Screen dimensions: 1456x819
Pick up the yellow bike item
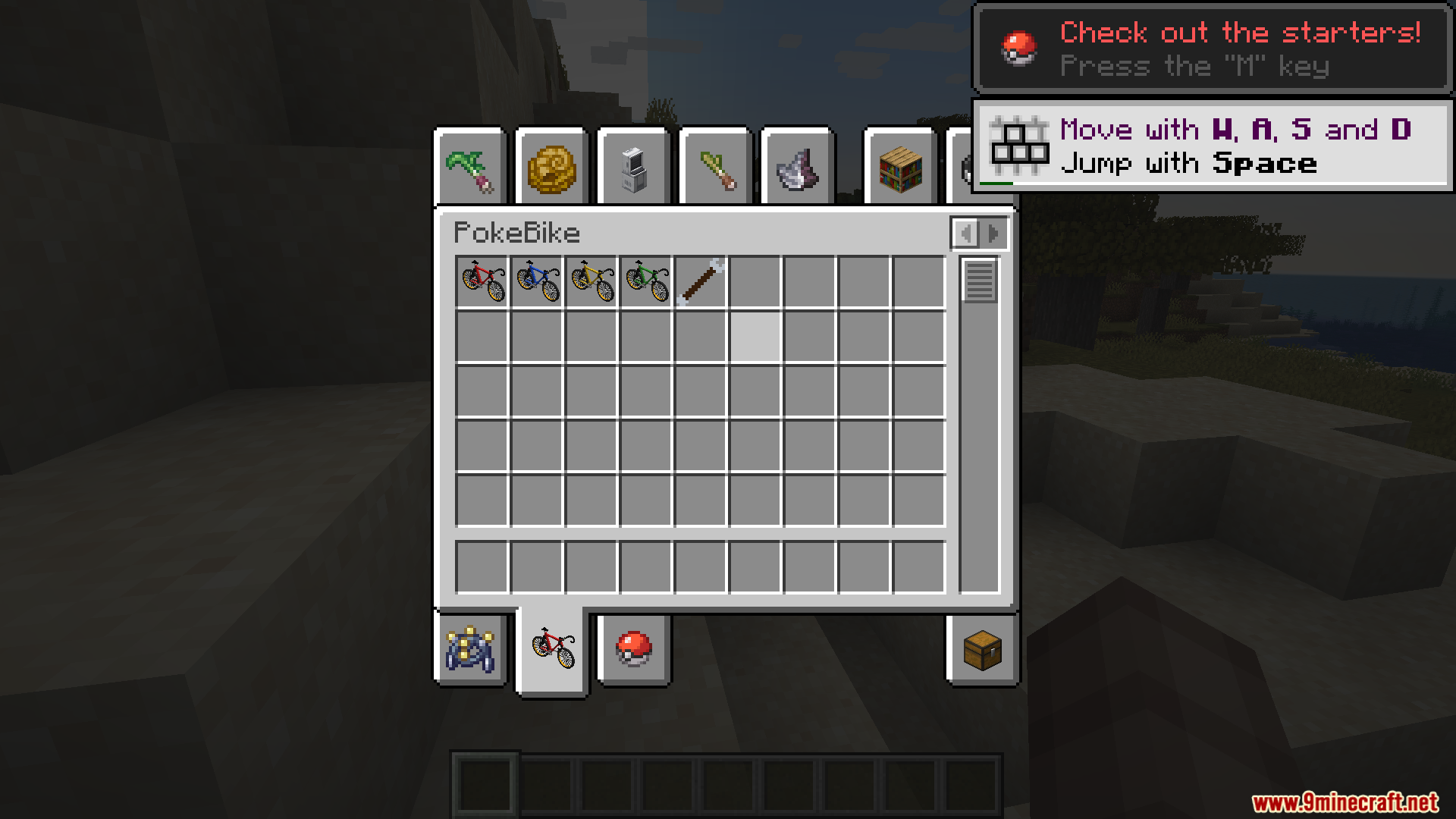(591, 281)
